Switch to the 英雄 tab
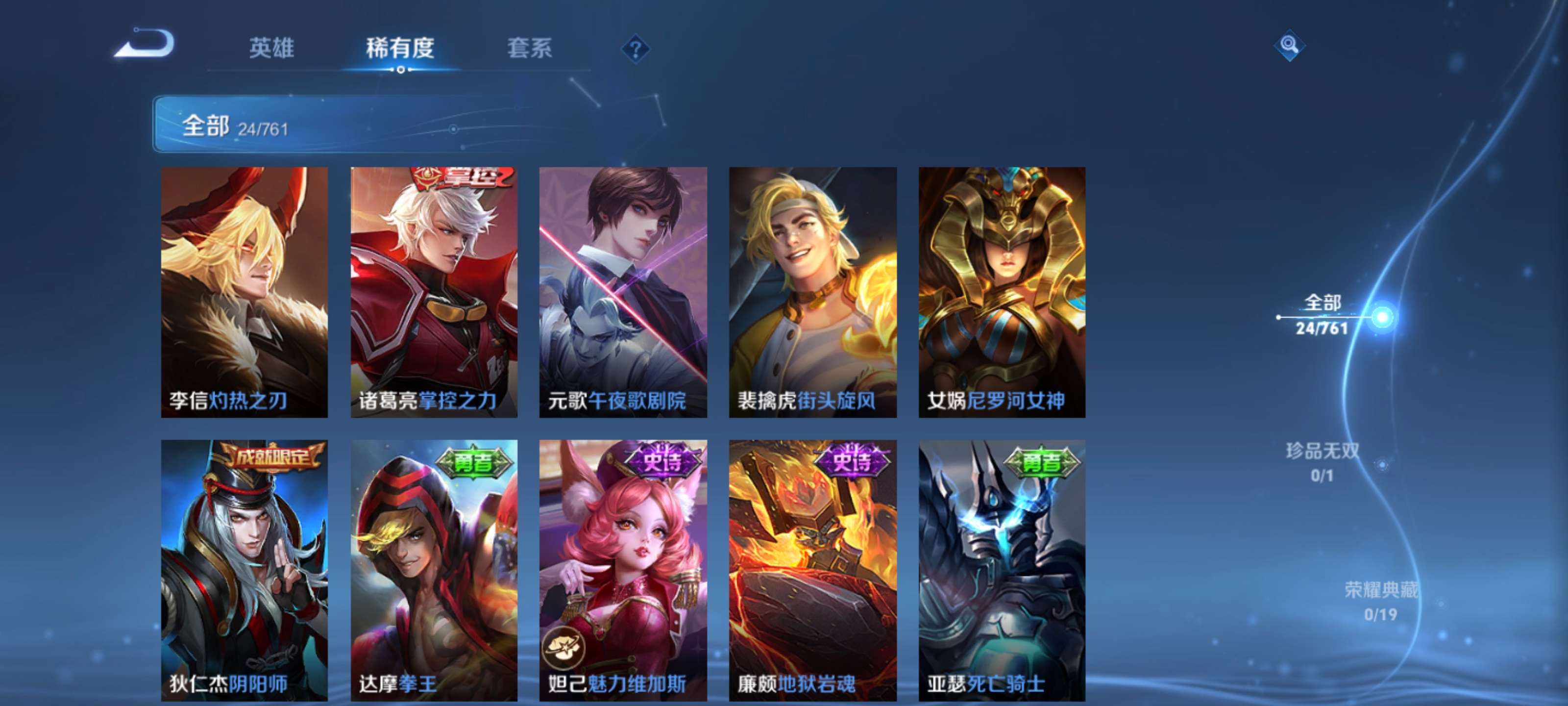The image size is (1568, 706). point(272,49)
